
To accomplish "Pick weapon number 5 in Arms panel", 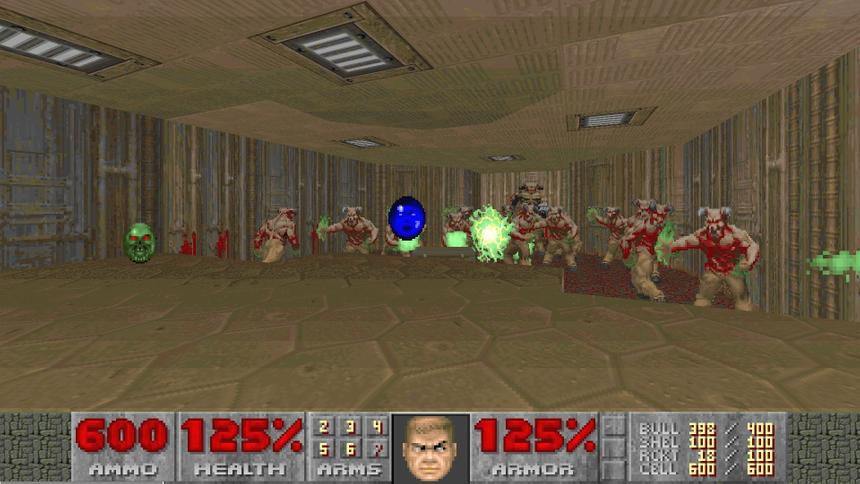I will click(324, 447).
